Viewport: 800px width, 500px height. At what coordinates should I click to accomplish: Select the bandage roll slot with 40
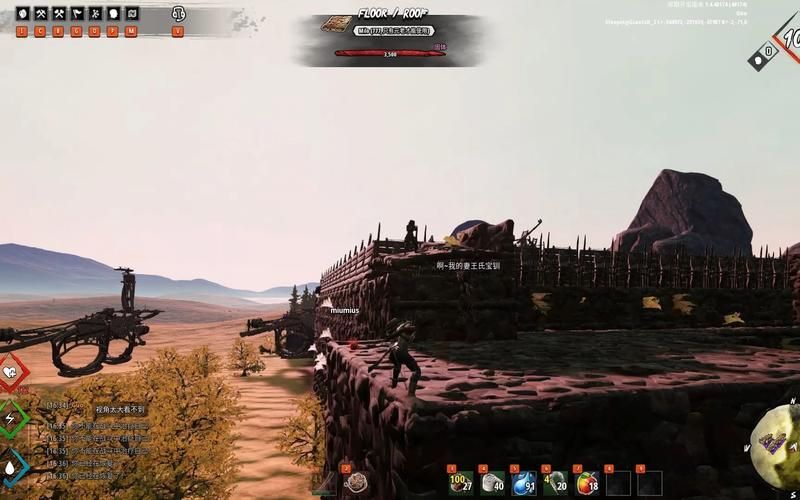click(492, 483)
